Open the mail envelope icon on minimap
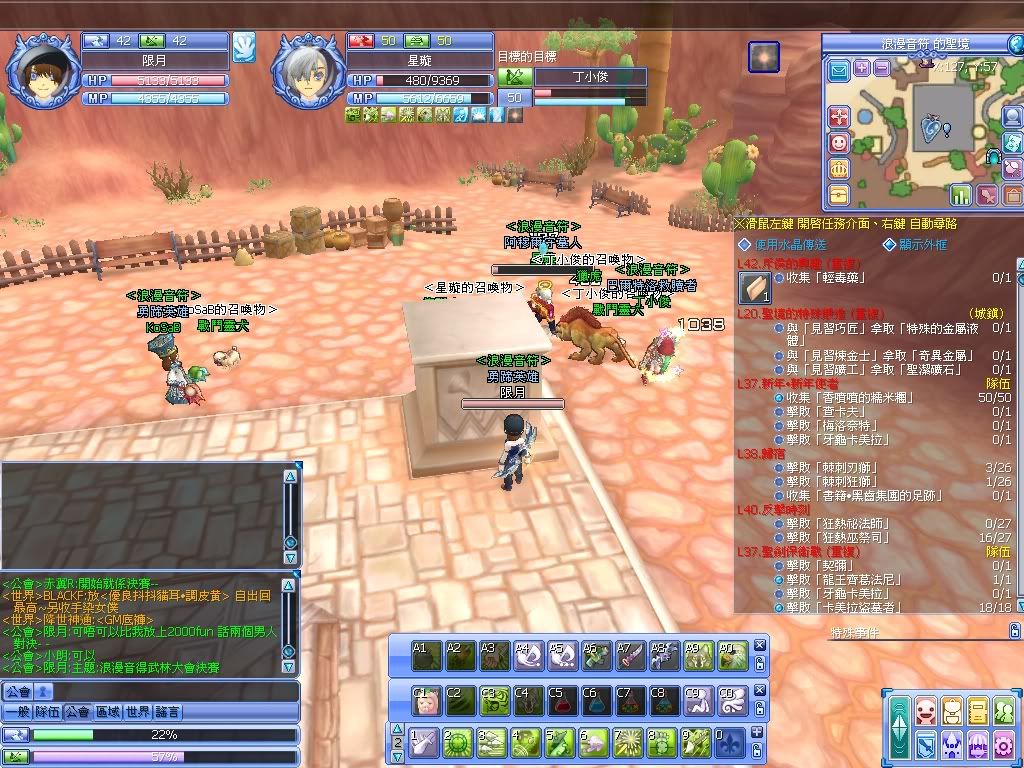Viewport: 1024px width, 768px height. 838,69
